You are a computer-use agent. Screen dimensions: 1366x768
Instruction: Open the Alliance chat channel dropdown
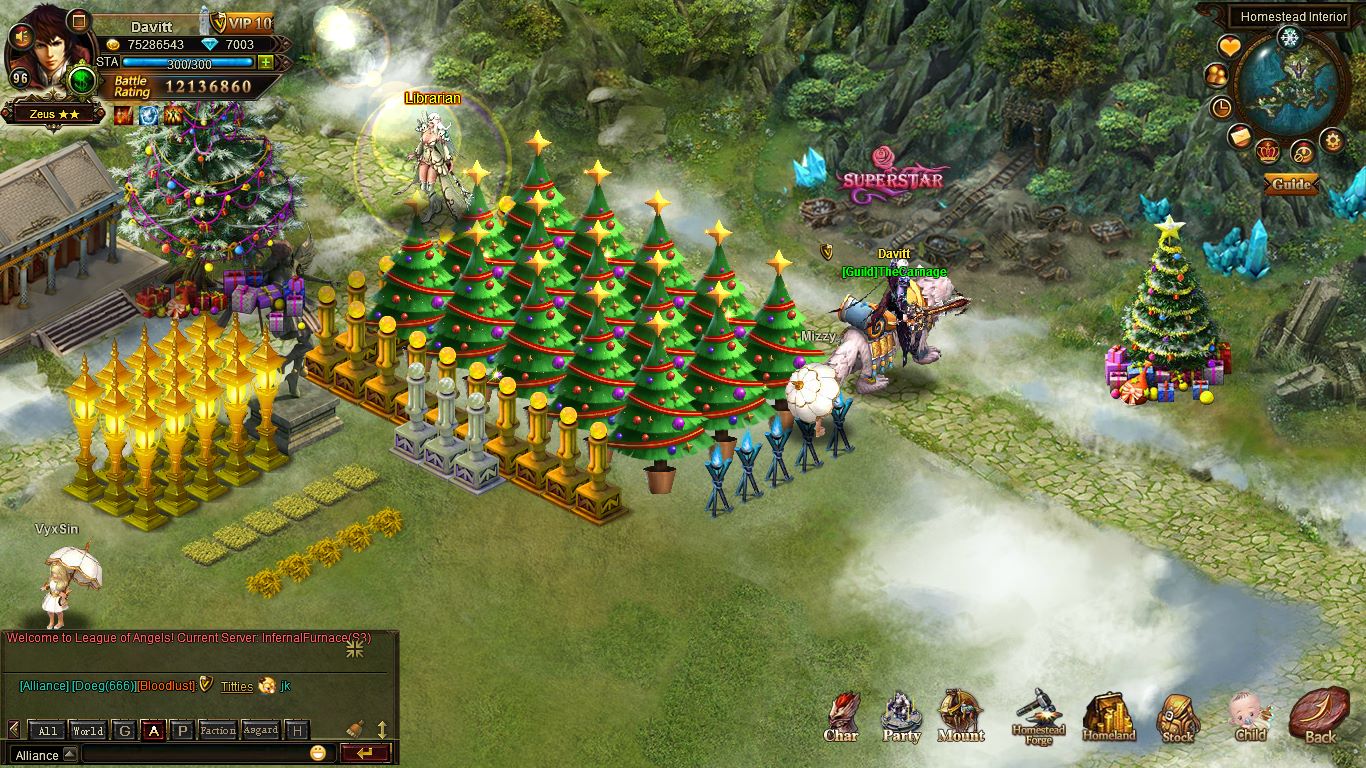point(38,755)
